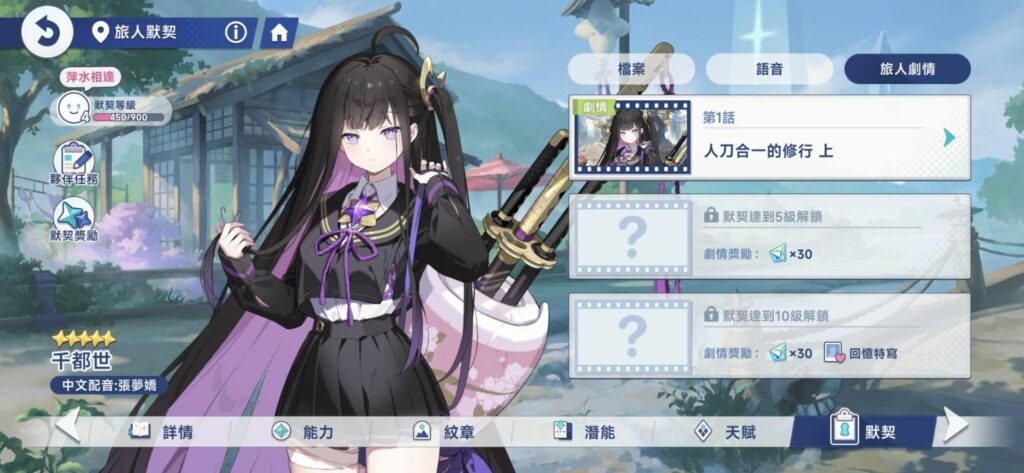
Task: Open 夥伴任務 companion missions
Action: pyautogui.click(x=74, y=163)
